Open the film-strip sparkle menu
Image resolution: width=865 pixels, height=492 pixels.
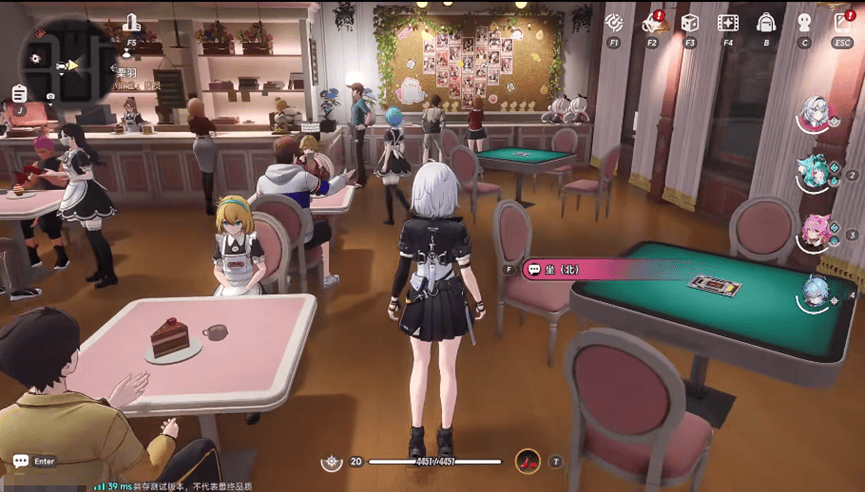727,21
